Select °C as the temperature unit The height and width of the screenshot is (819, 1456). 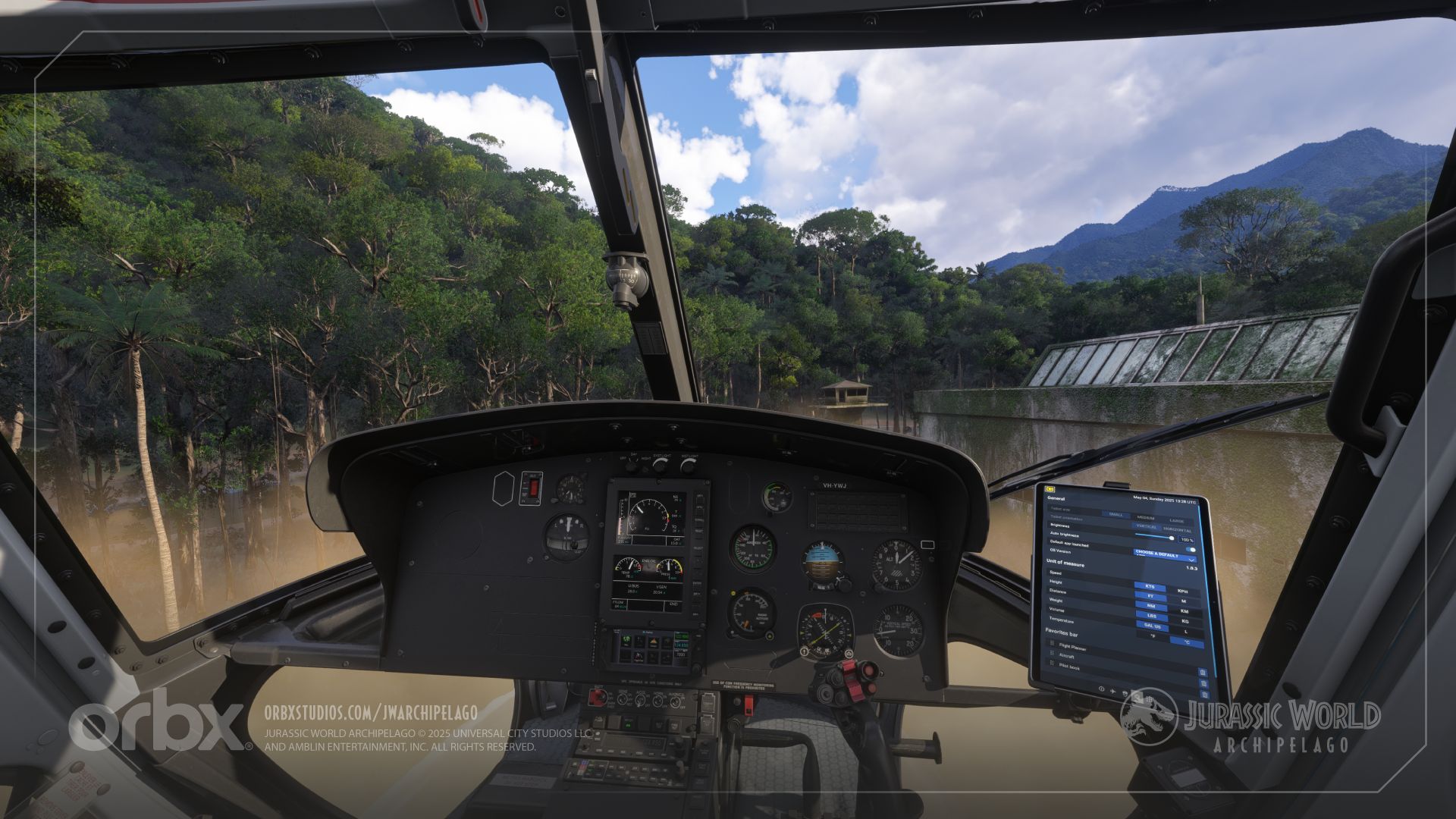tap(1186, 642)
